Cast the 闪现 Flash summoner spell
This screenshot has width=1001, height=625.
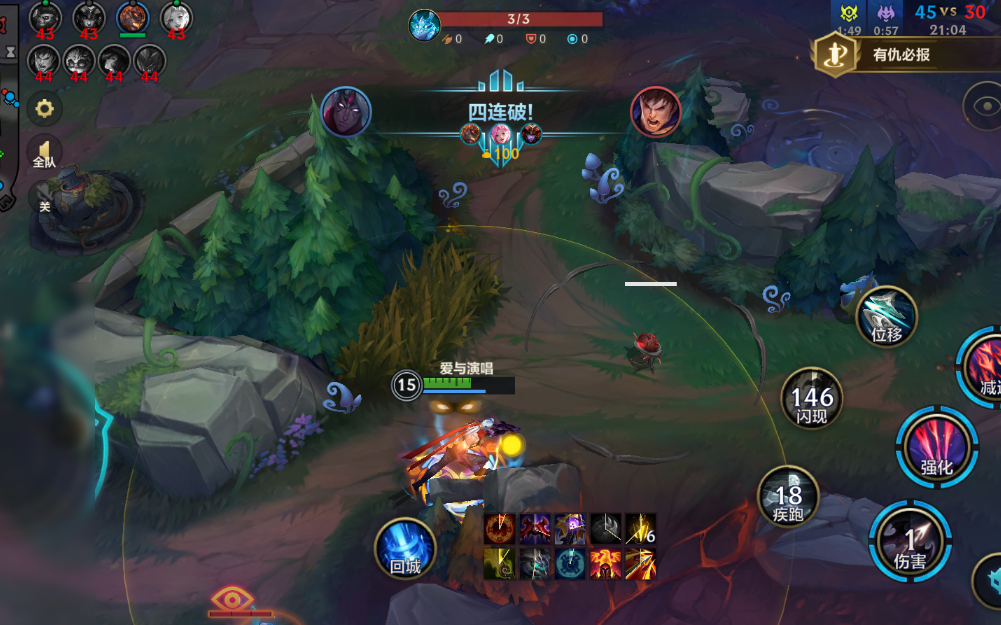812,399
